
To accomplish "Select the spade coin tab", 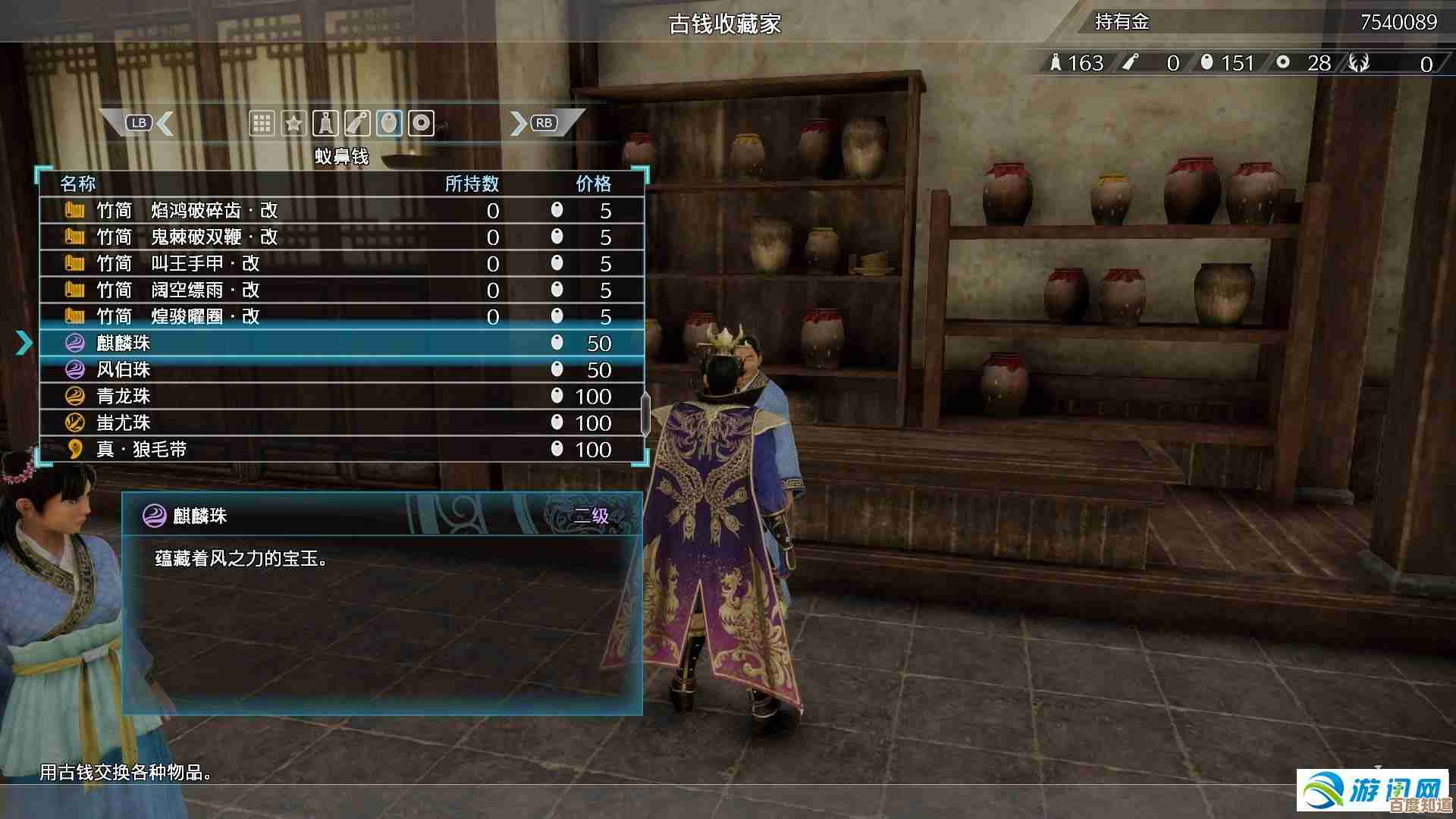I will coord(325,123).
